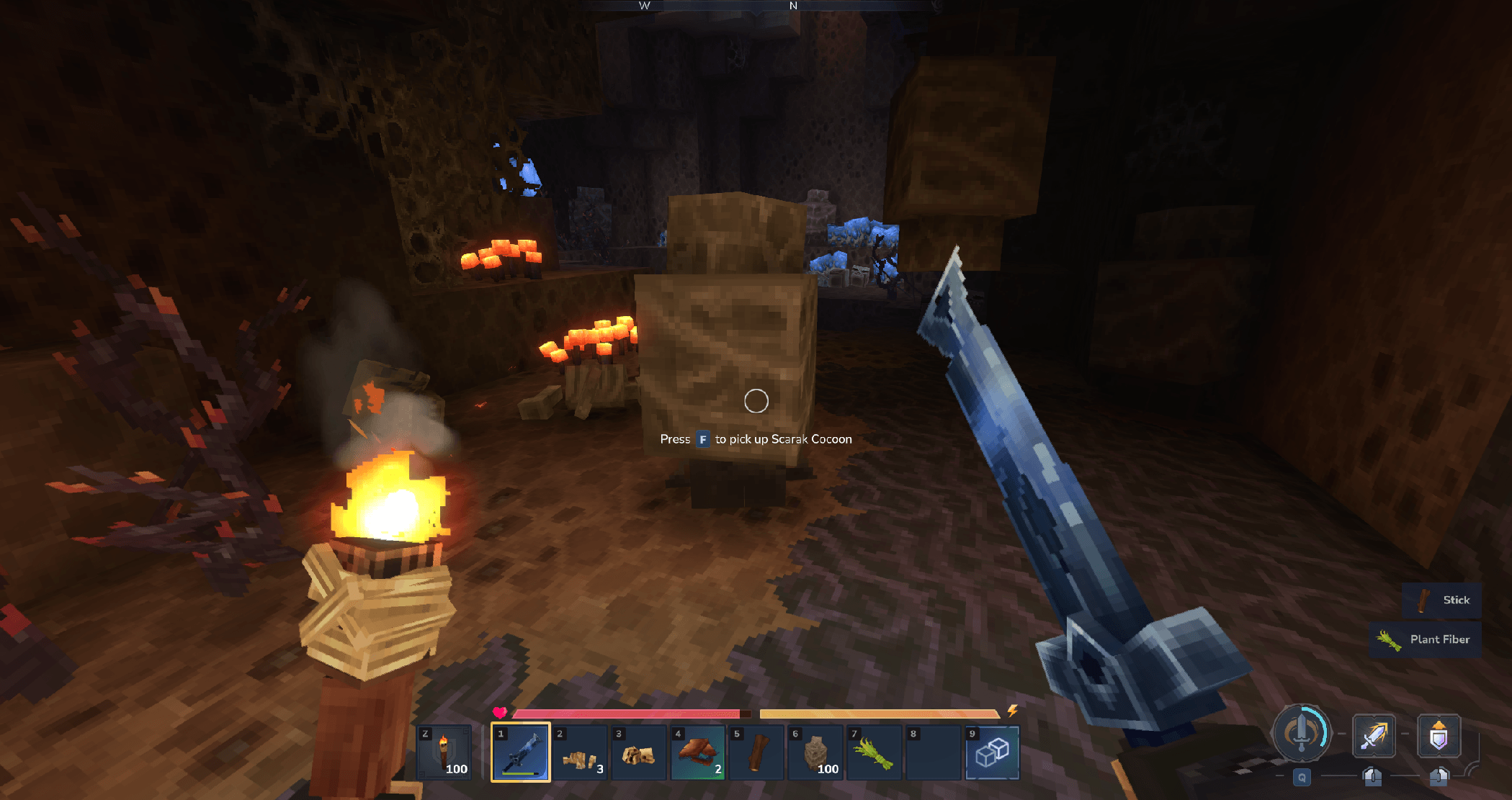Image resolution: width=1512 pixels, height=800 pixels.
Task: Choose hotbar slot 2 with three tan fragments
Action: [x=580, y=752]
